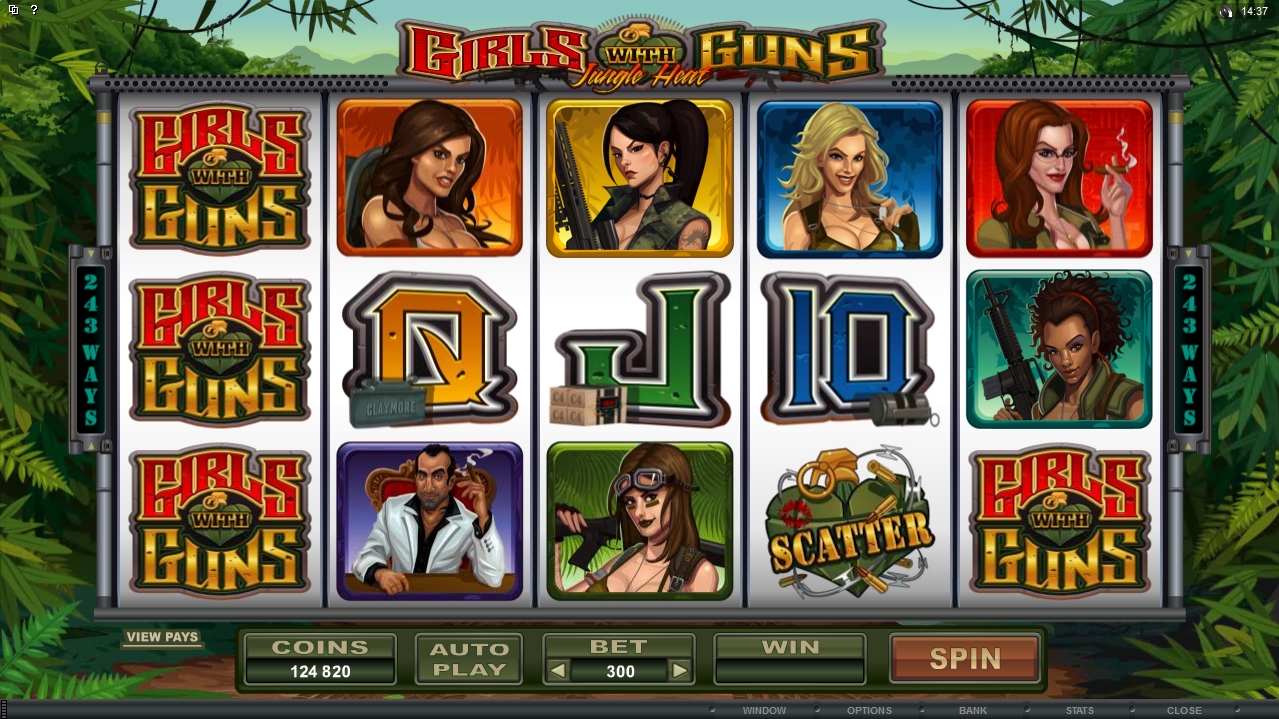Open the Options menu

pos(869,710)
